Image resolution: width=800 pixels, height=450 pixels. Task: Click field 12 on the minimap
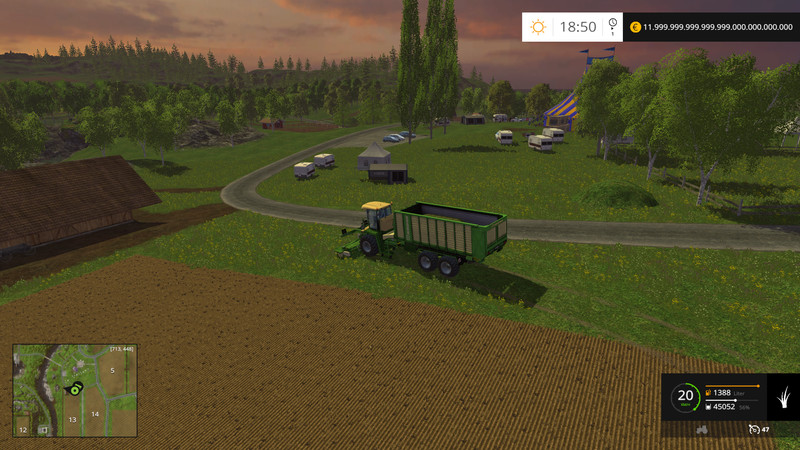(x=22, y=430)
